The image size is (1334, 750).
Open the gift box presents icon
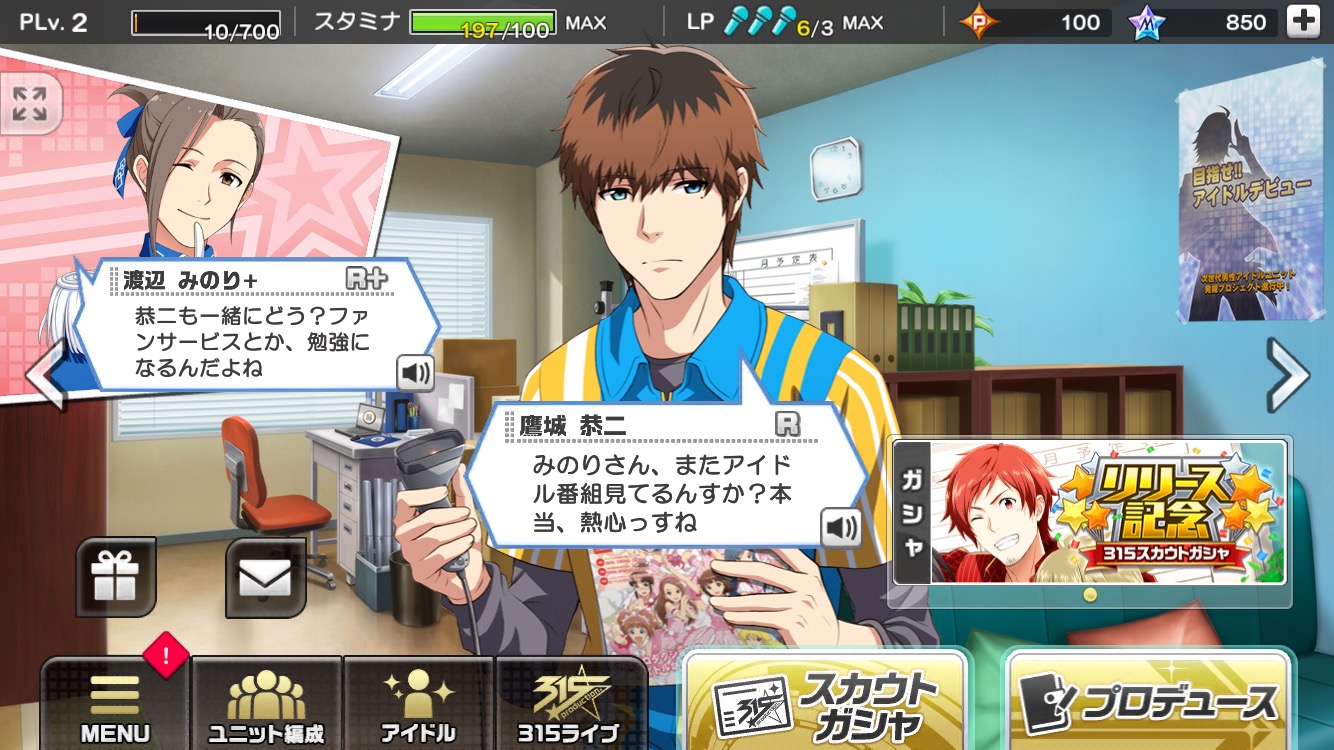[x=116, y=577]
